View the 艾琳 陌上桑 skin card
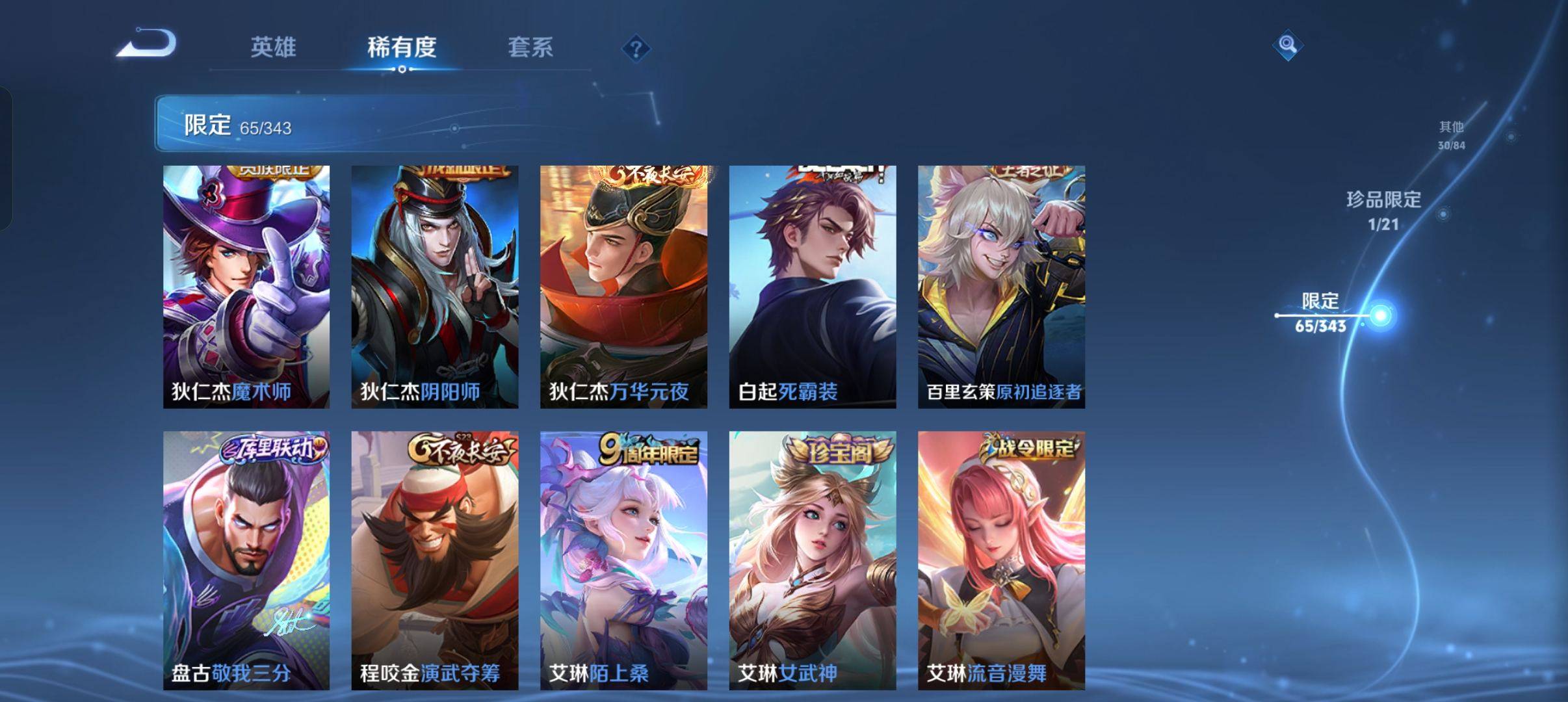 623,560
